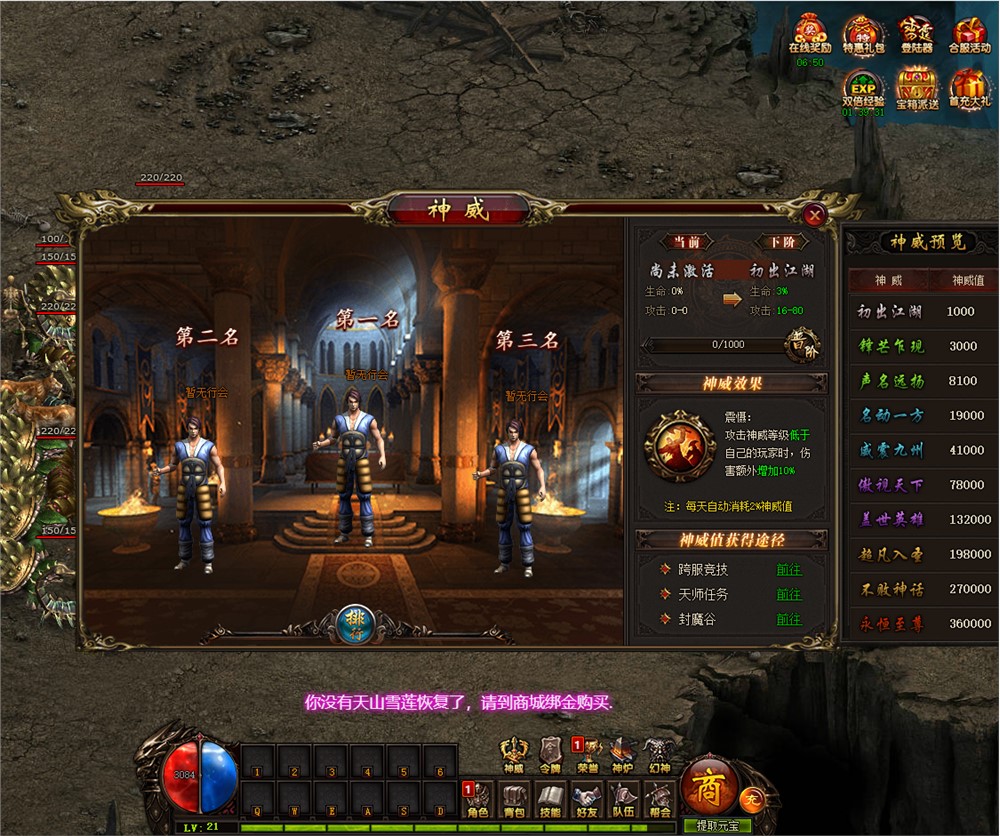Open the 商 shop button
Screen dimensions: 1000x836
[x=710, y=787]
